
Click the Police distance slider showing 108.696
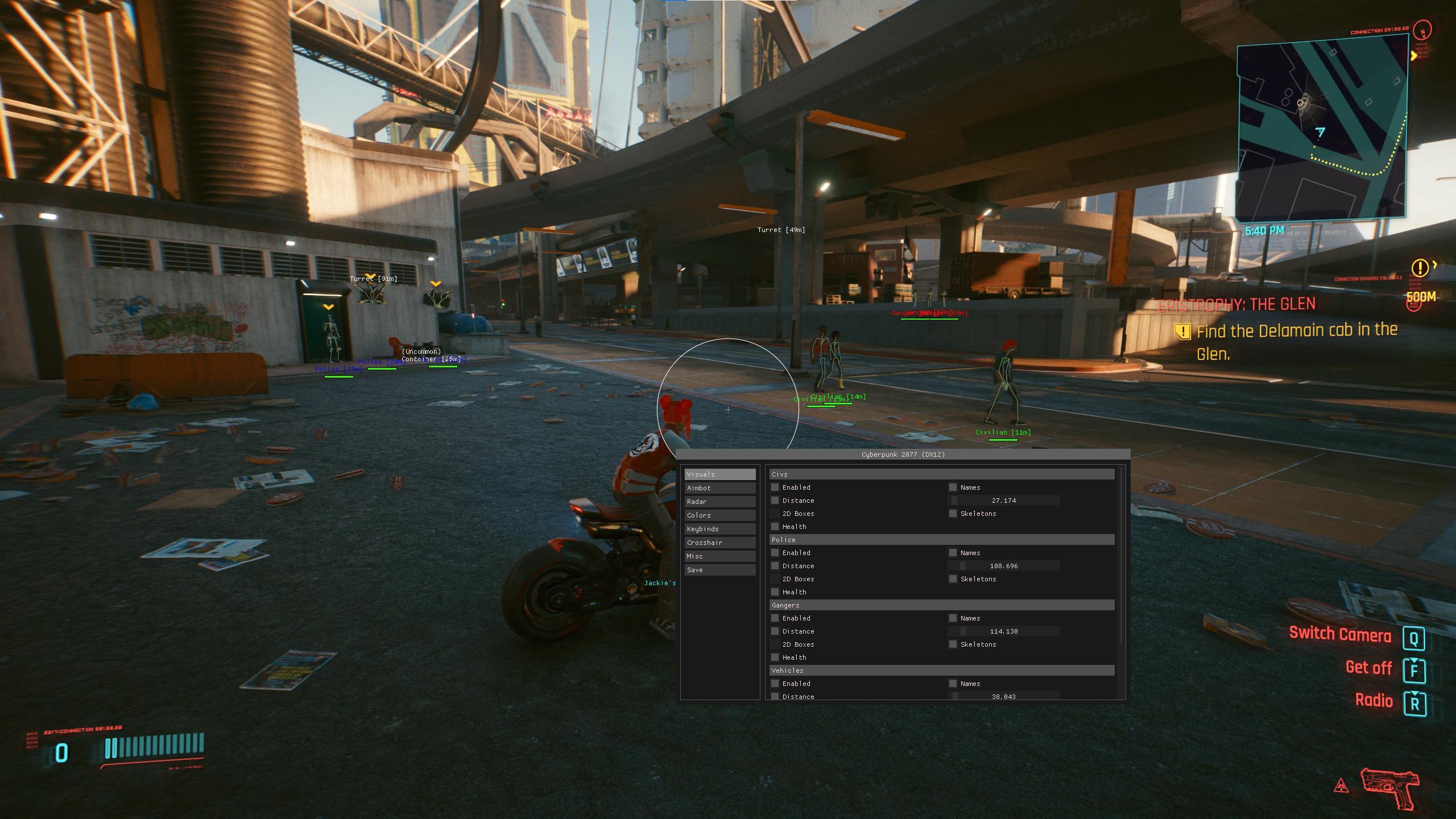[1003, 566]
